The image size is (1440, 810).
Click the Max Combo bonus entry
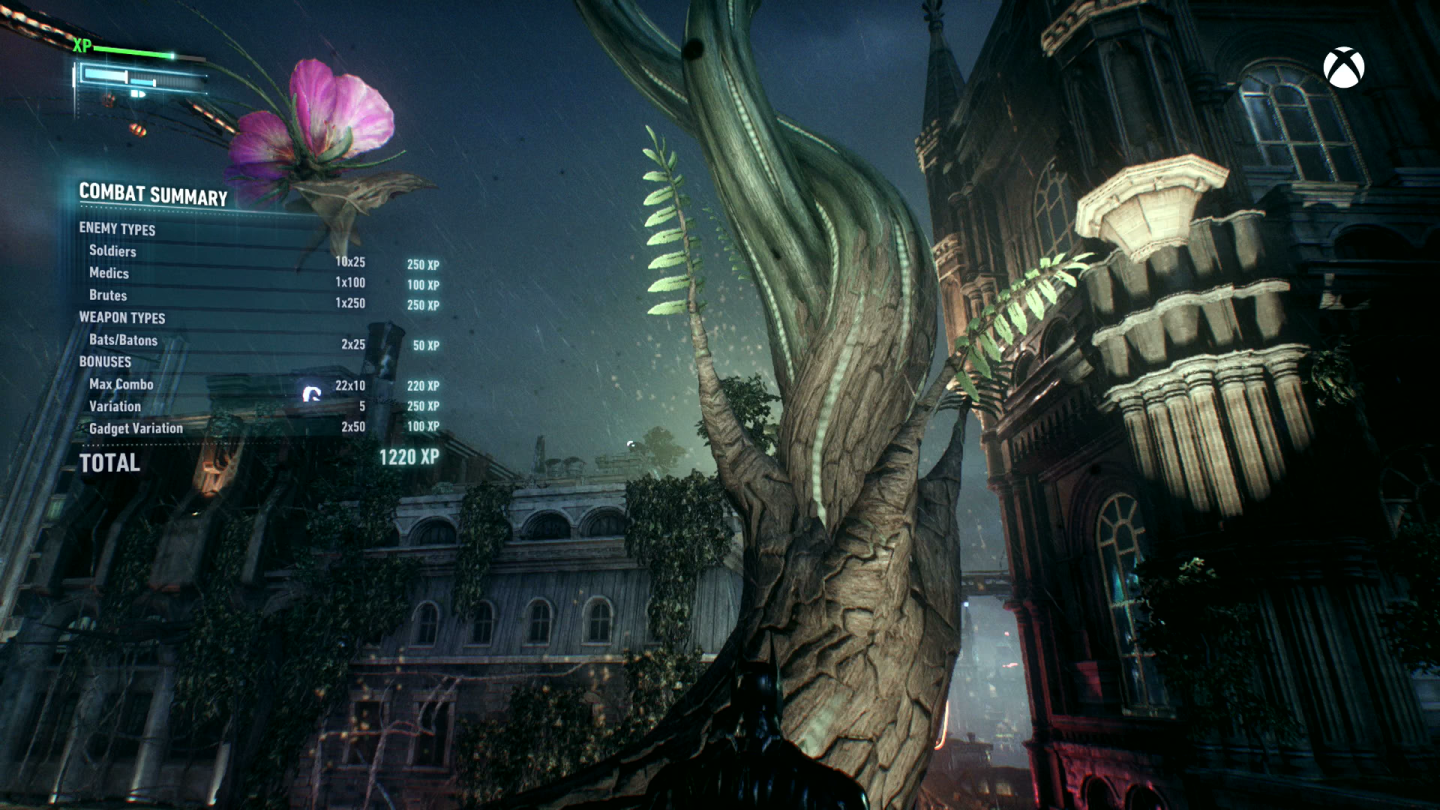pos(120,384)
